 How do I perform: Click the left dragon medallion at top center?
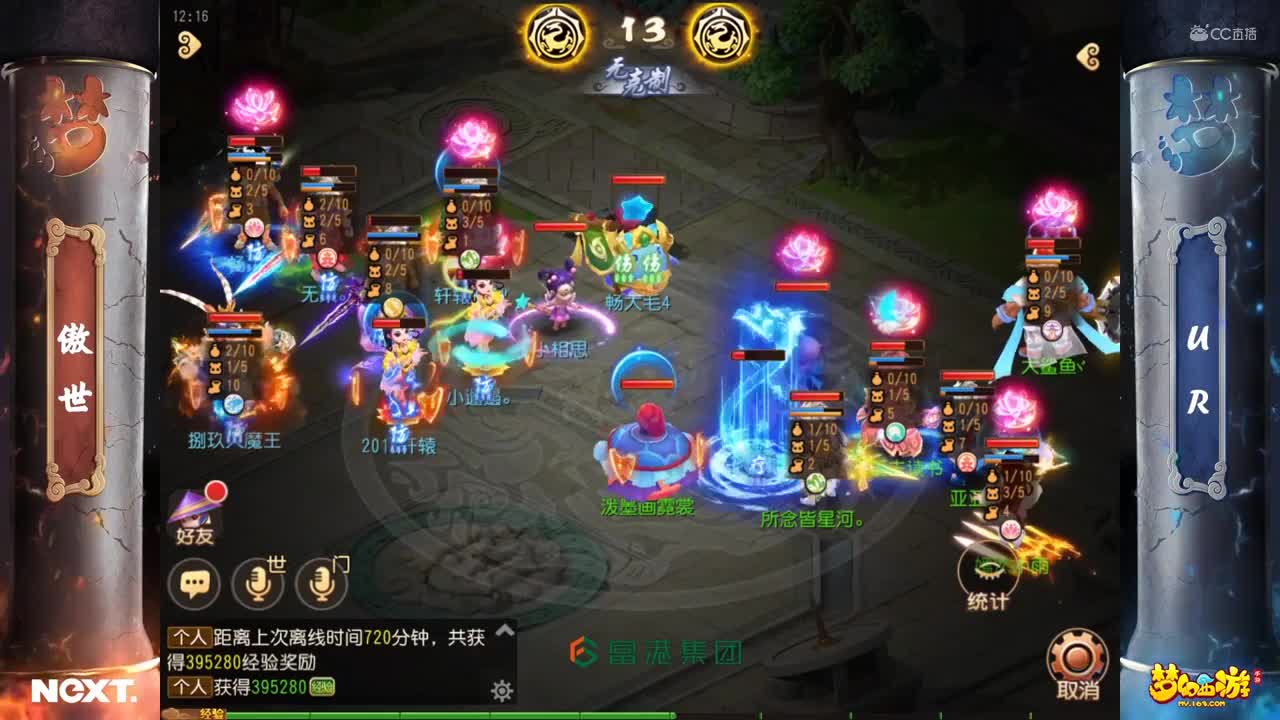(x=556, y=31)
